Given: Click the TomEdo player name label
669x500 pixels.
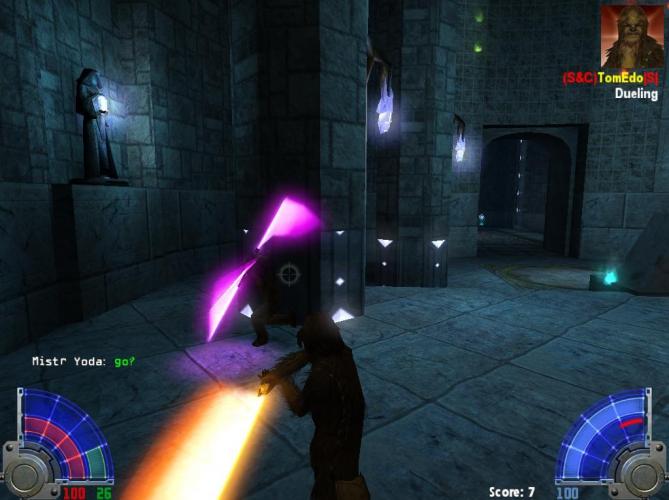Looking at the screenshot, I should coord(610,78).
